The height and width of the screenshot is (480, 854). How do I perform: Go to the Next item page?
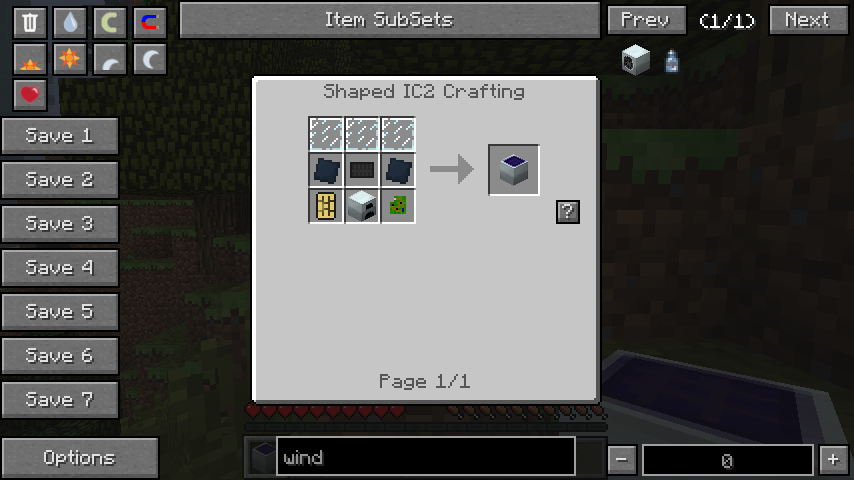806,20
